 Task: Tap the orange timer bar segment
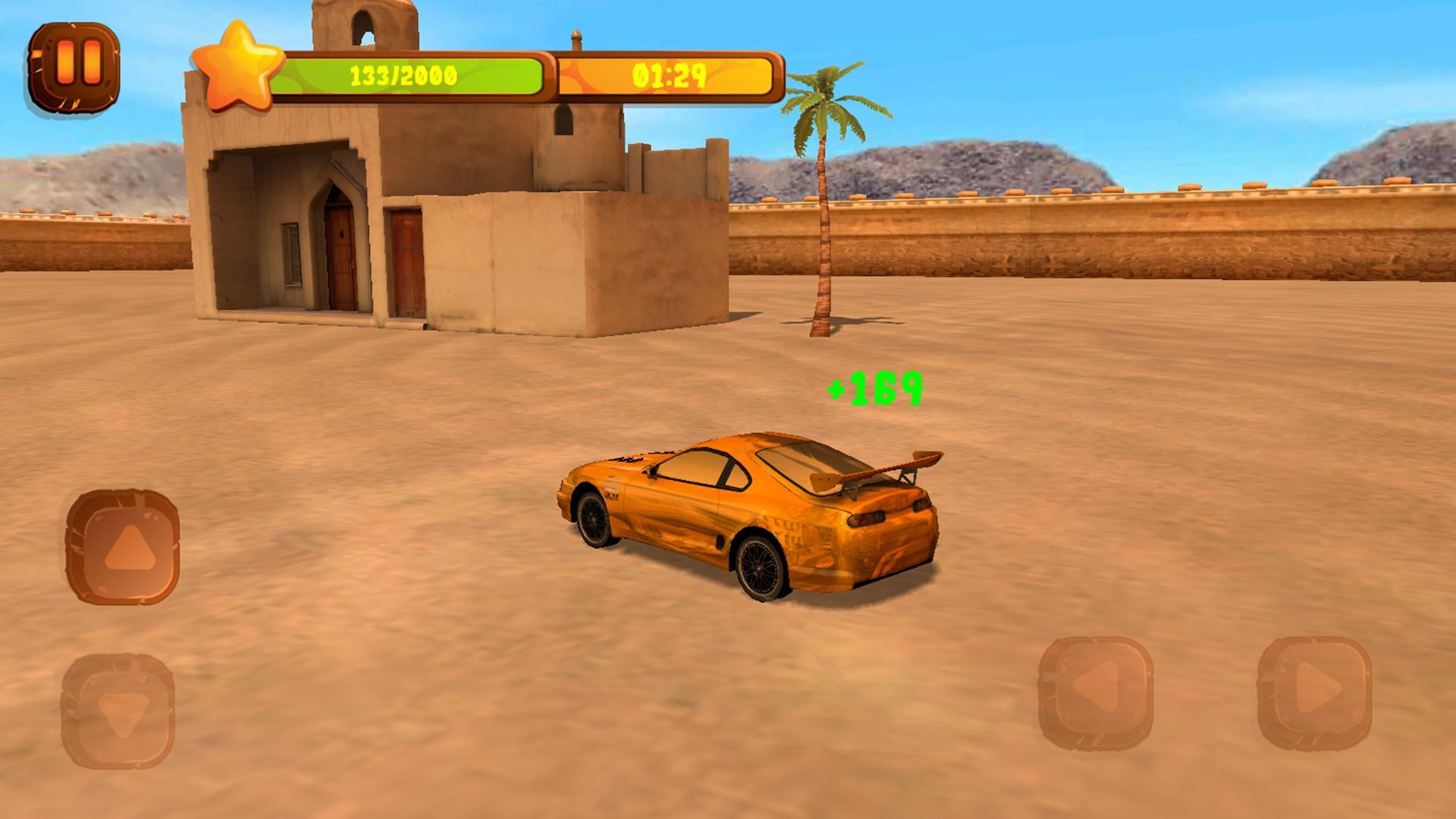tap(671, 74)
